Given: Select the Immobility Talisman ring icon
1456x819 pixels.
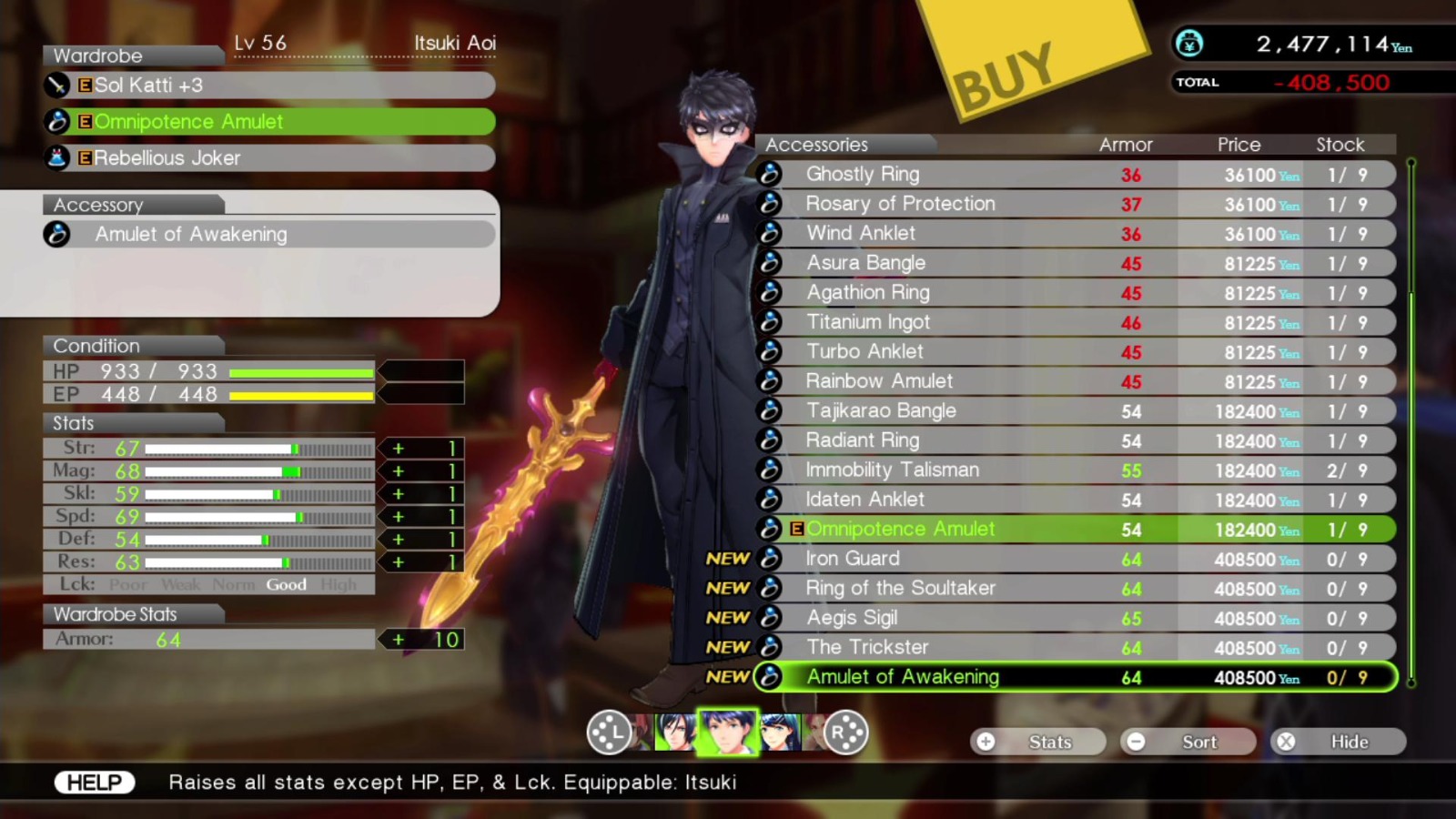Looking at the screenshot, I should click(769, 470).
